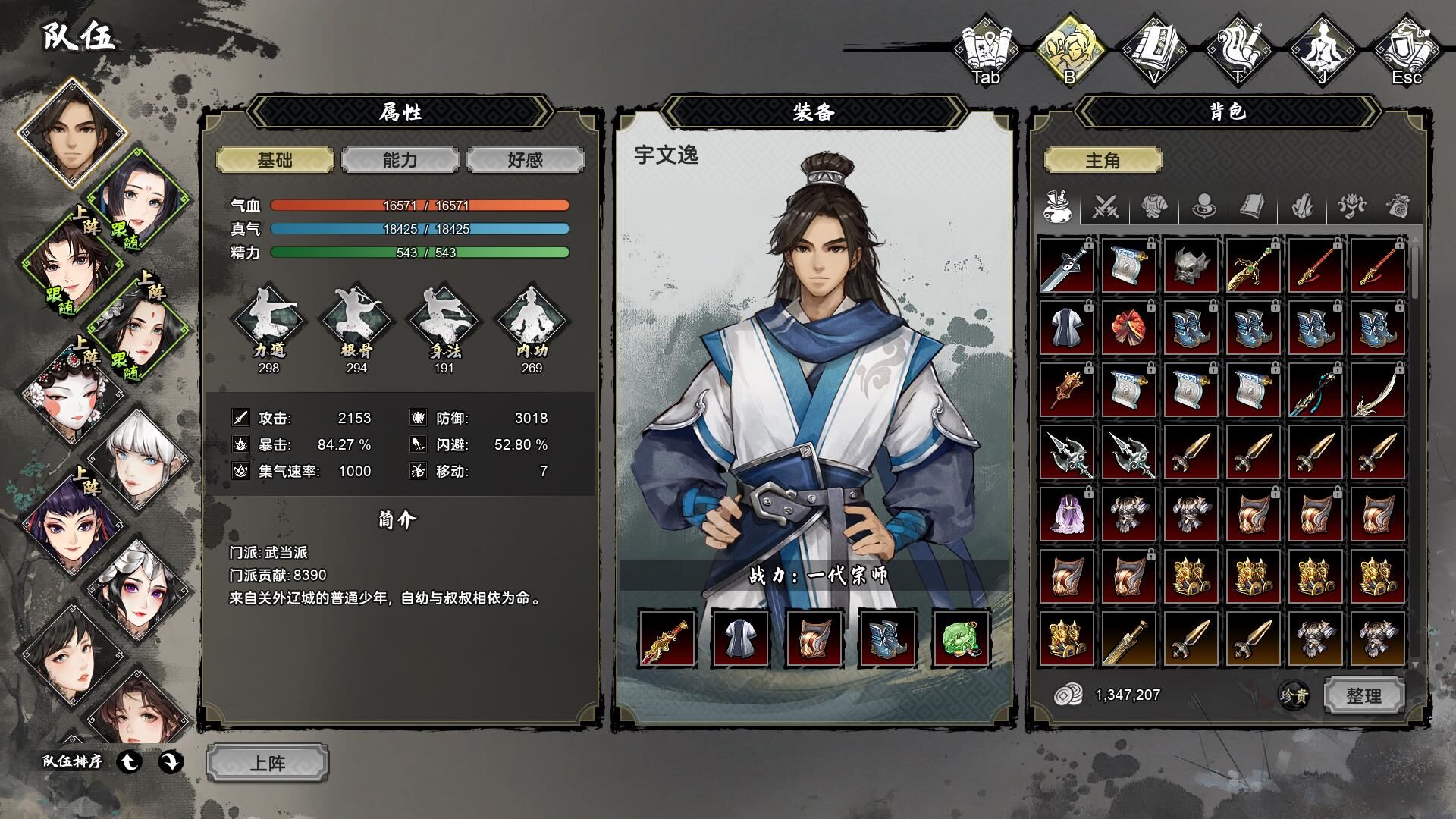Image resolution: width=1456 pixels, height=819 pixels.
Task: Select the equipped golden red sword slot
Action: click(667, 639)
